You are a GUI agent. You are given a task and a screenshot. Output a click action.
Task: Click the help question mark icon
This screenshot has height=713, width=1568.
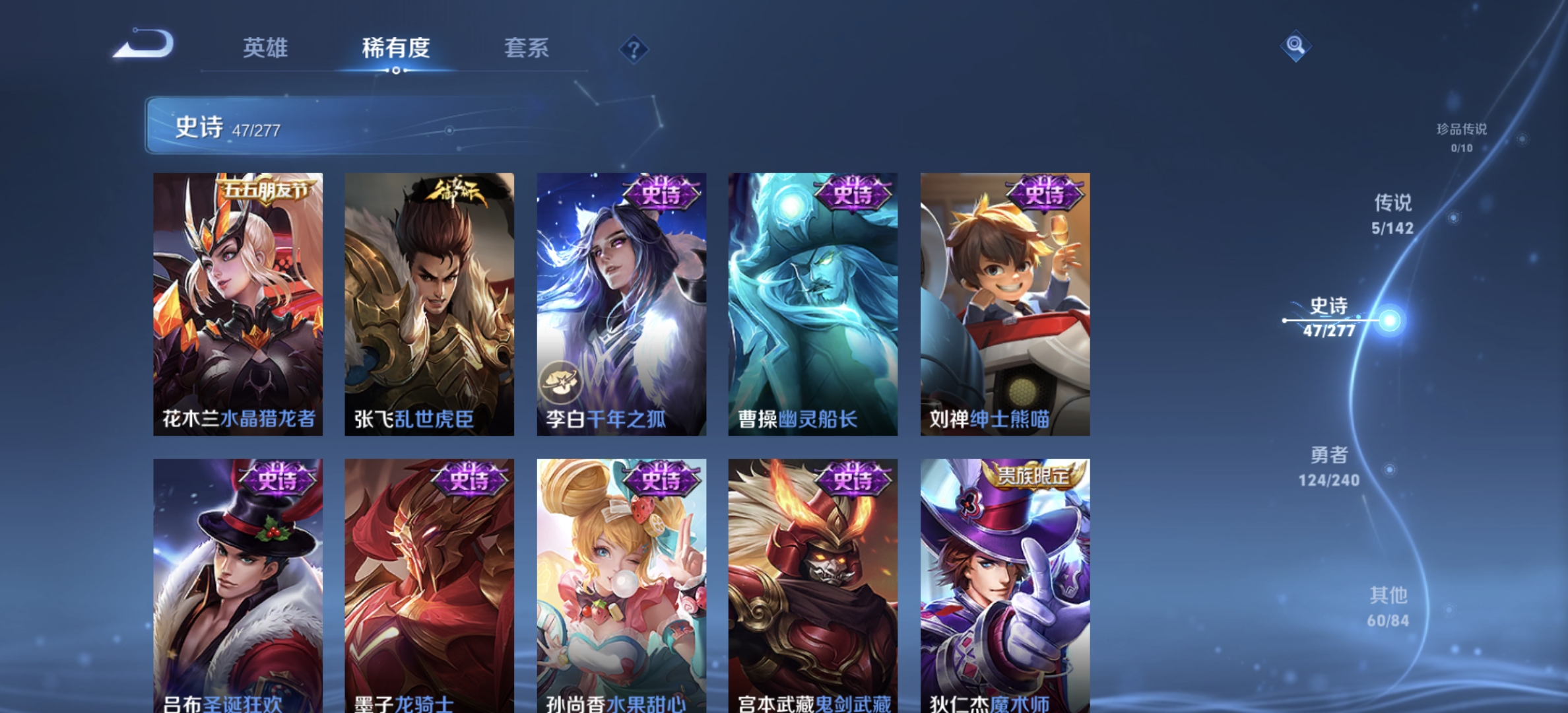click(633, 49)
